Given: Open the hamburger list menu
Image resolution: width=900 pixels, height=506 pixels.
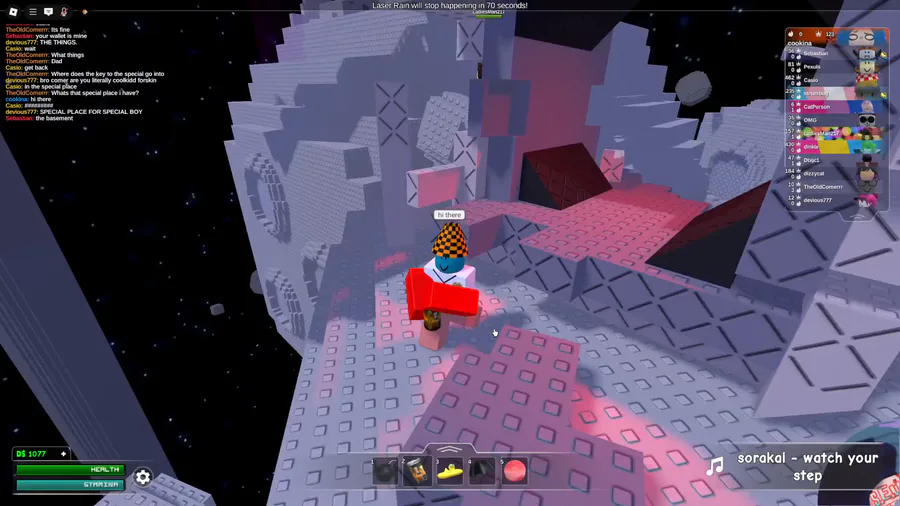Looking at the screenshot, I should [32, 12].
